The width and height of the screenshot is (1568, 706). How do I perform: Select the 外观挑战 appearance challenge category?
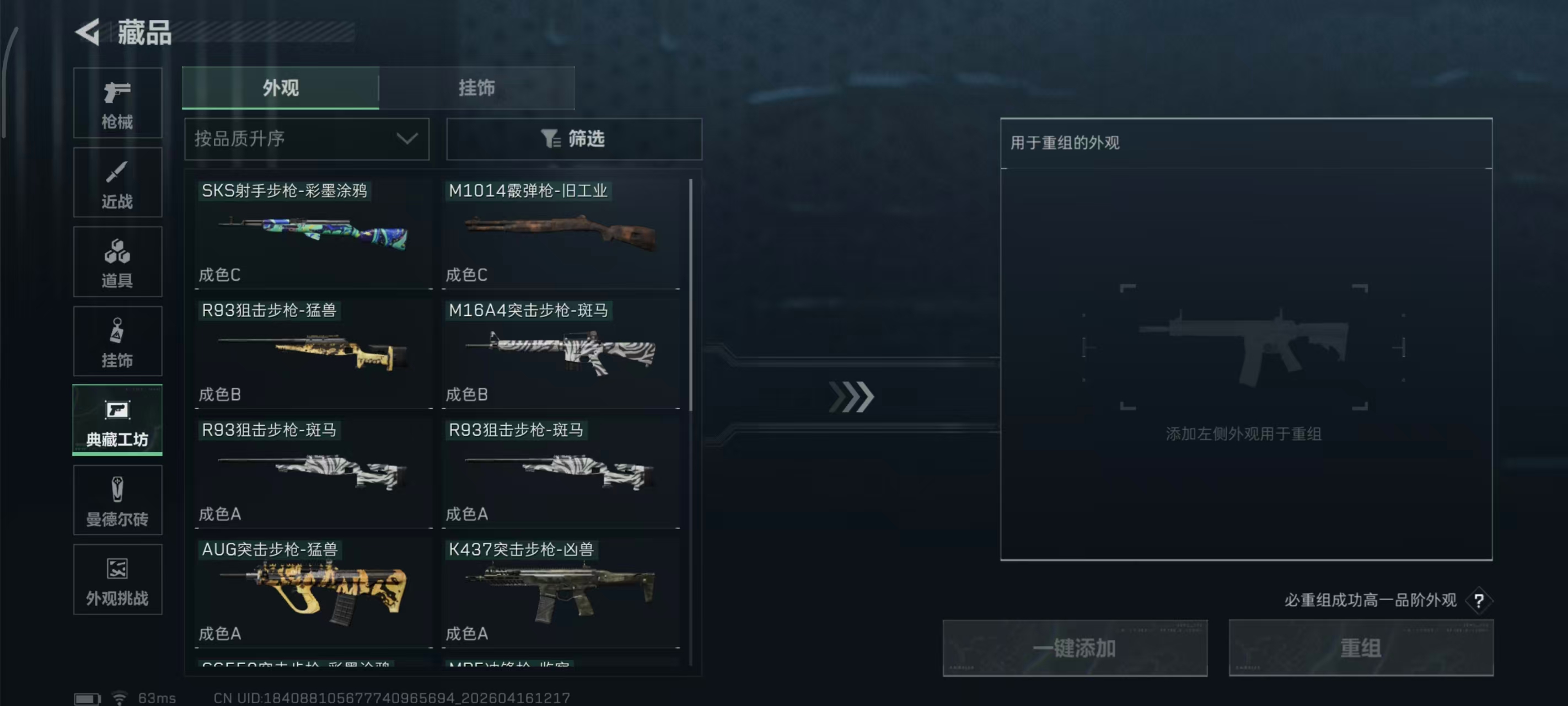click(x=117, y=580)
